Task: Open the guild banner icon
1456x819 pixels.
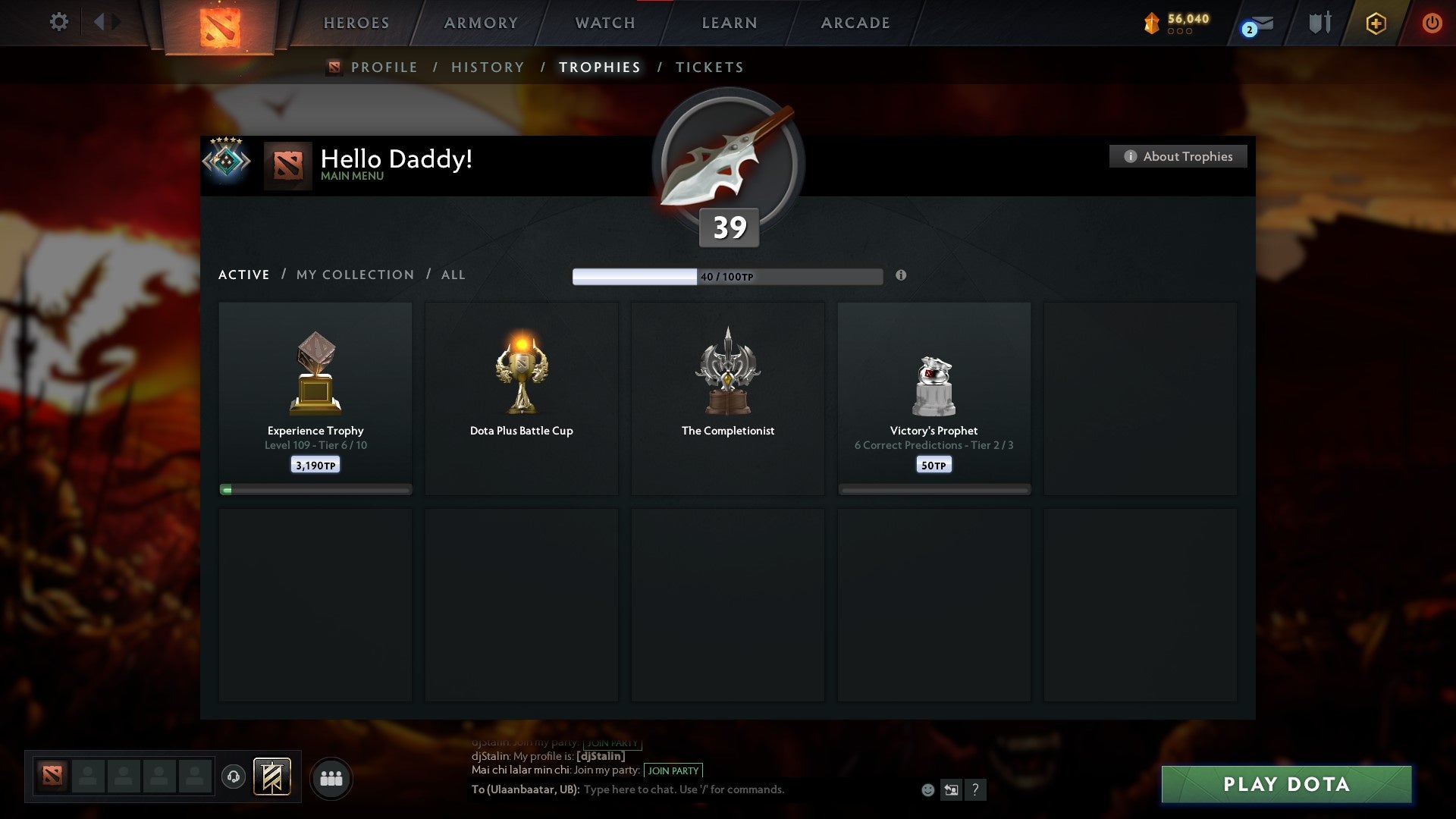Action: click(x=273, y=777)
